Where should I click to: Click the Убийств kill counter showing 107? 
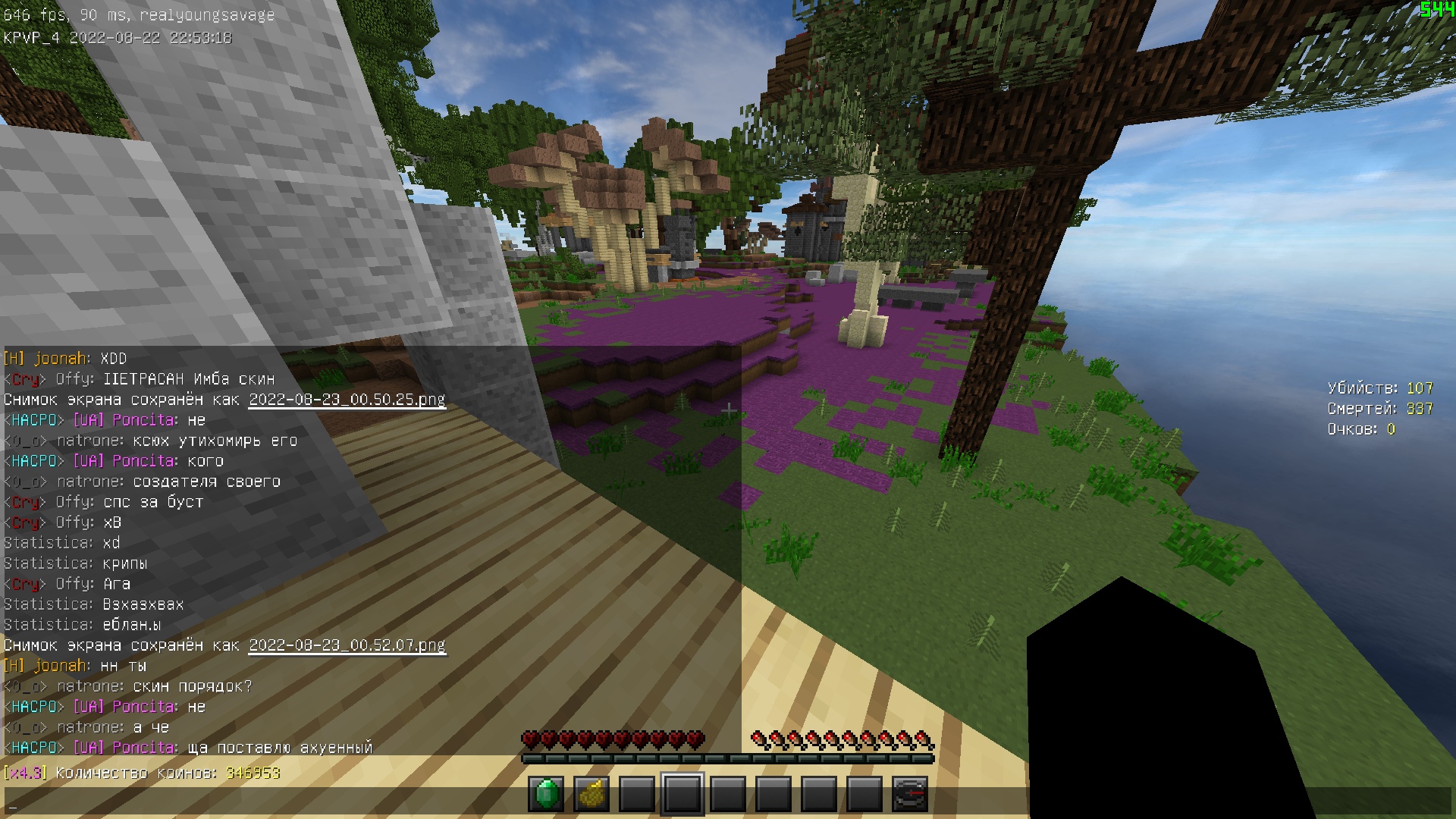1379,387
